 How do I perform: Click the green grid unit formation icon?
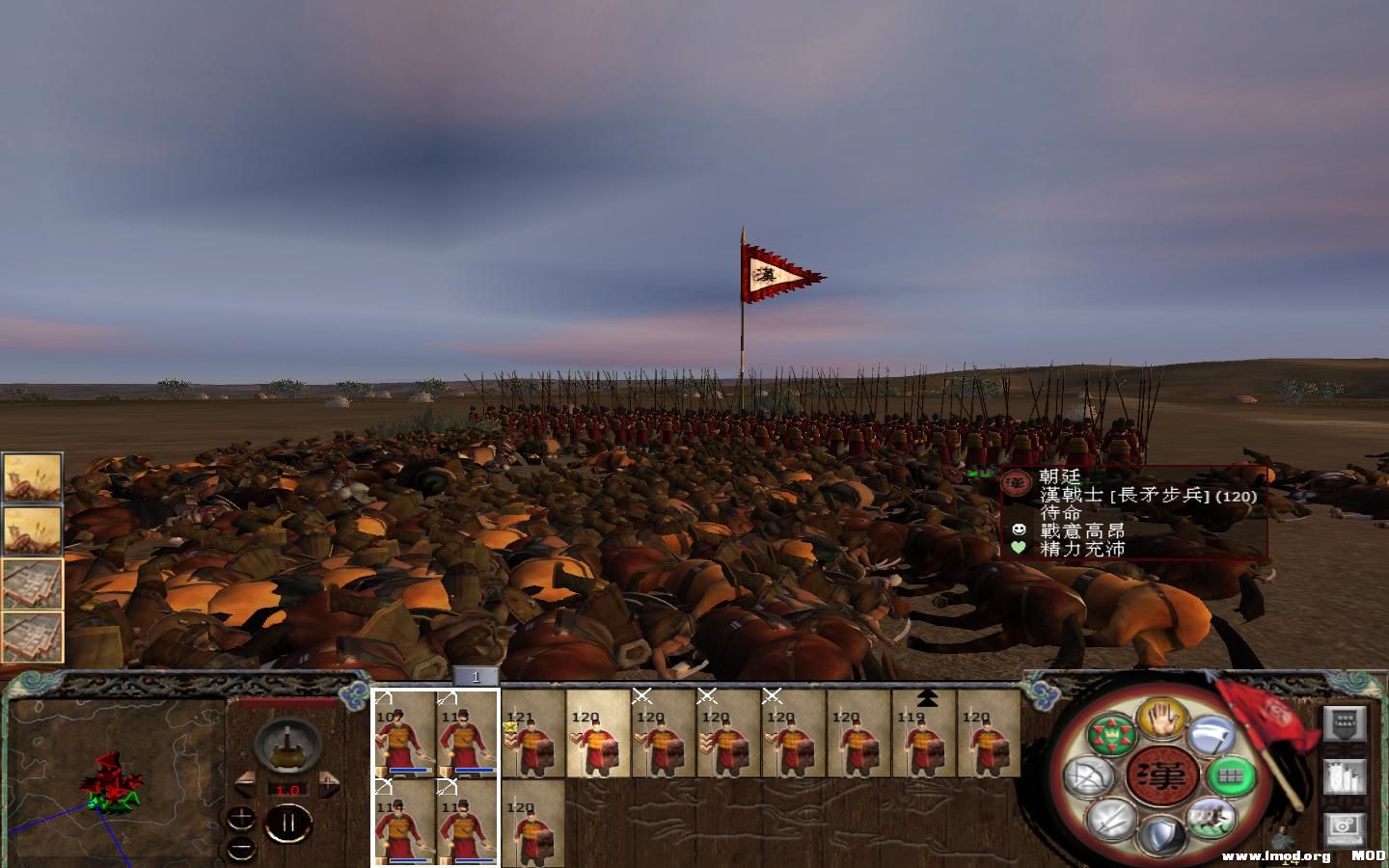point(1231,776)
